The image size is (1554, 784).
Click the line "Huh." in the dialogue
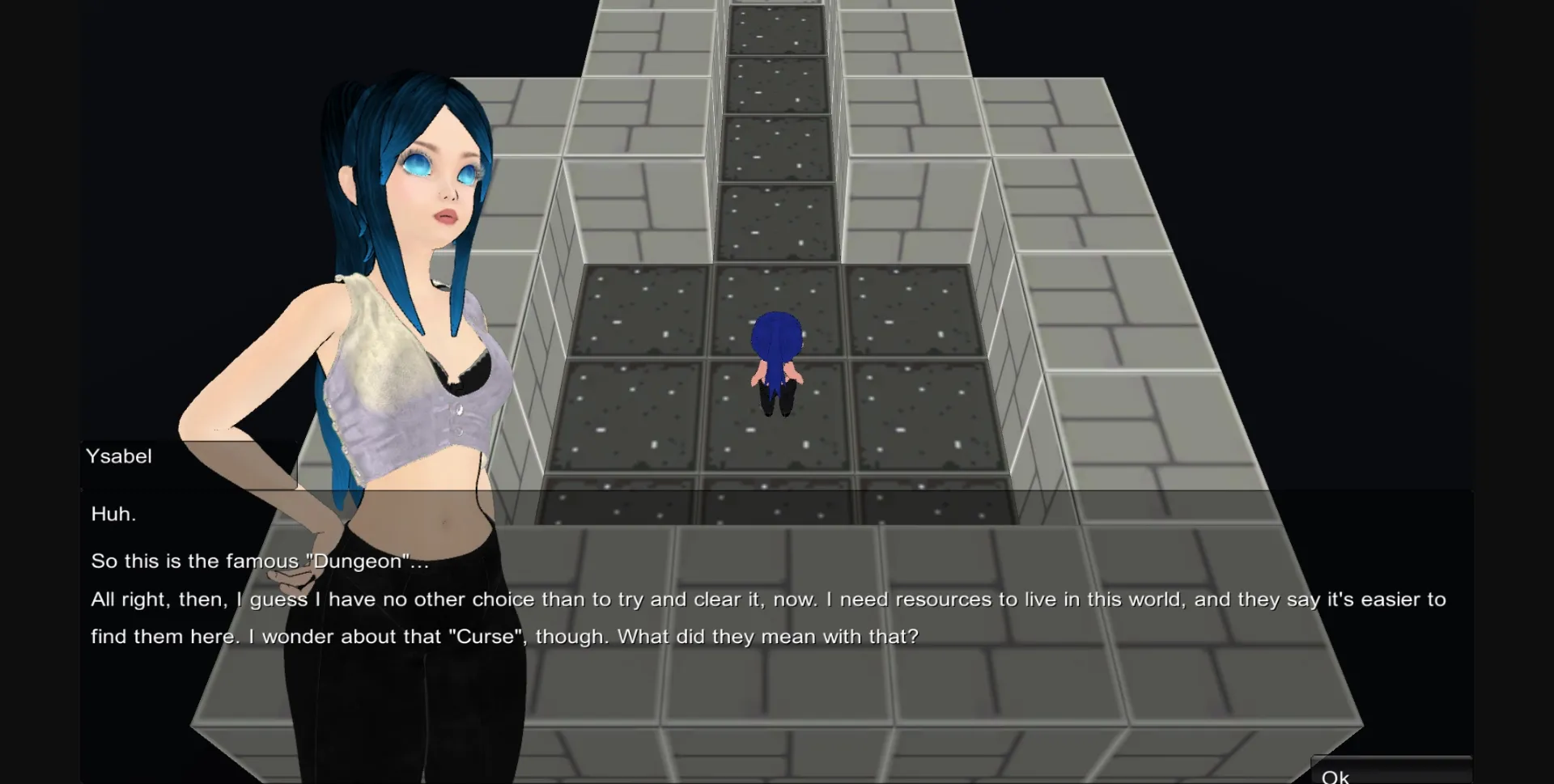(x=113, y=513)
